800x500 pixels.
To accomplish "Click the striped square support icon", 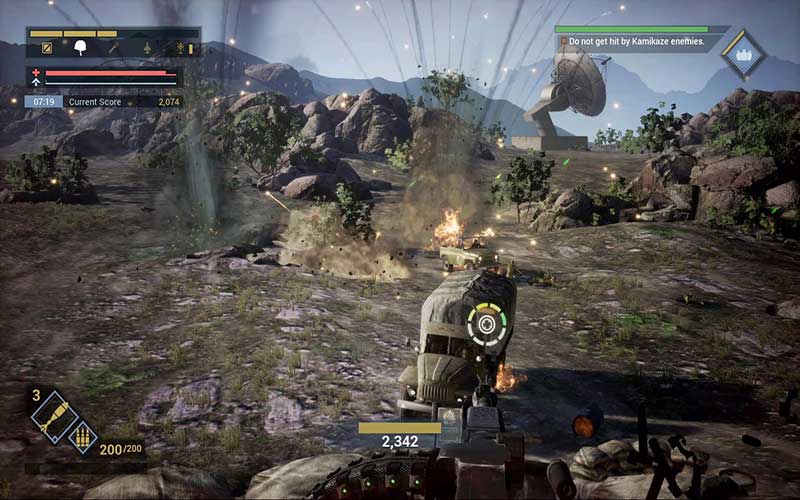I will 46,47.
